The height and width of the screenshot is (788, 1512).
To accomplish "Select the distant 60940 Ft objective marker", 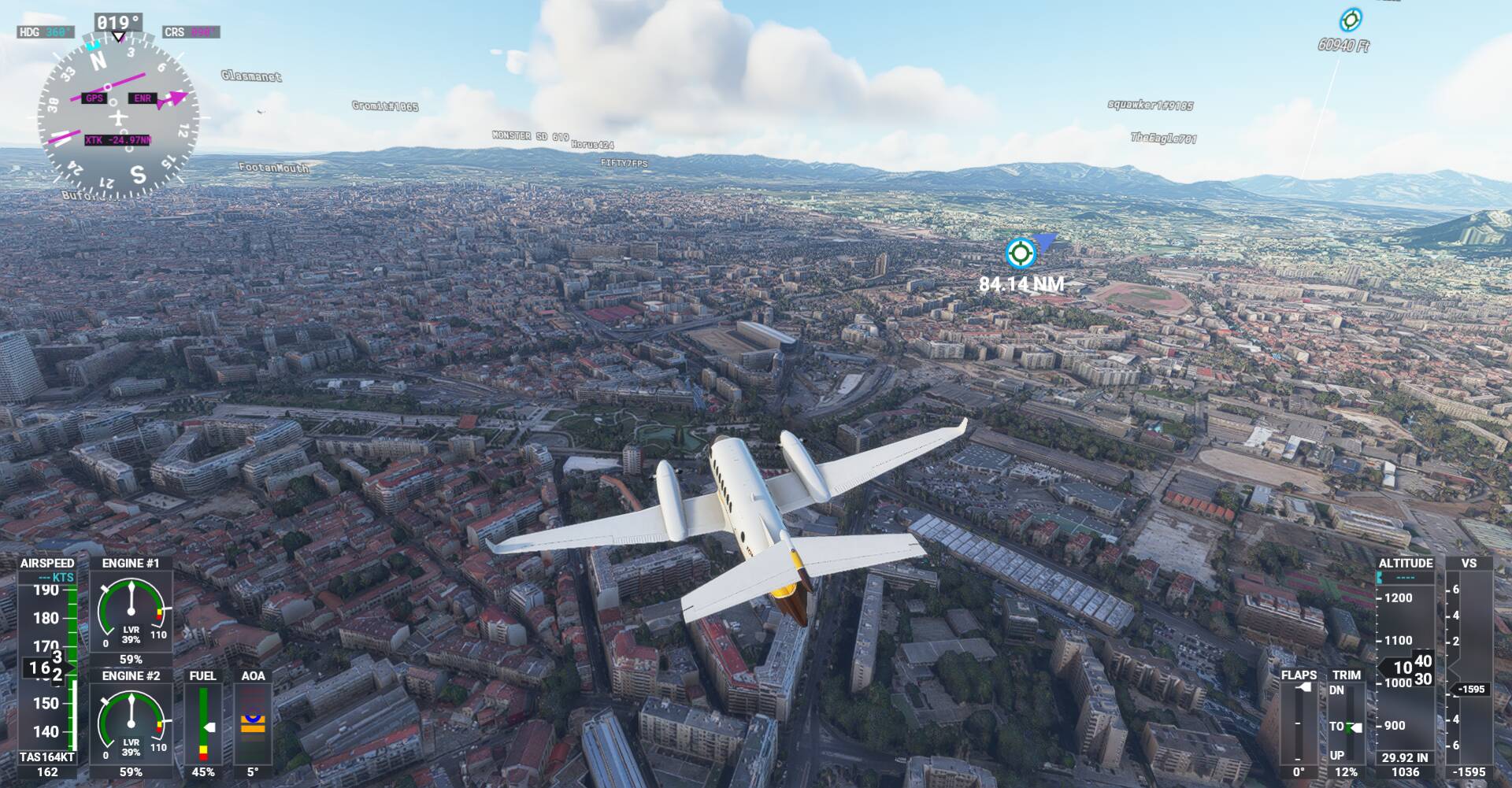I will point(1351,20).
